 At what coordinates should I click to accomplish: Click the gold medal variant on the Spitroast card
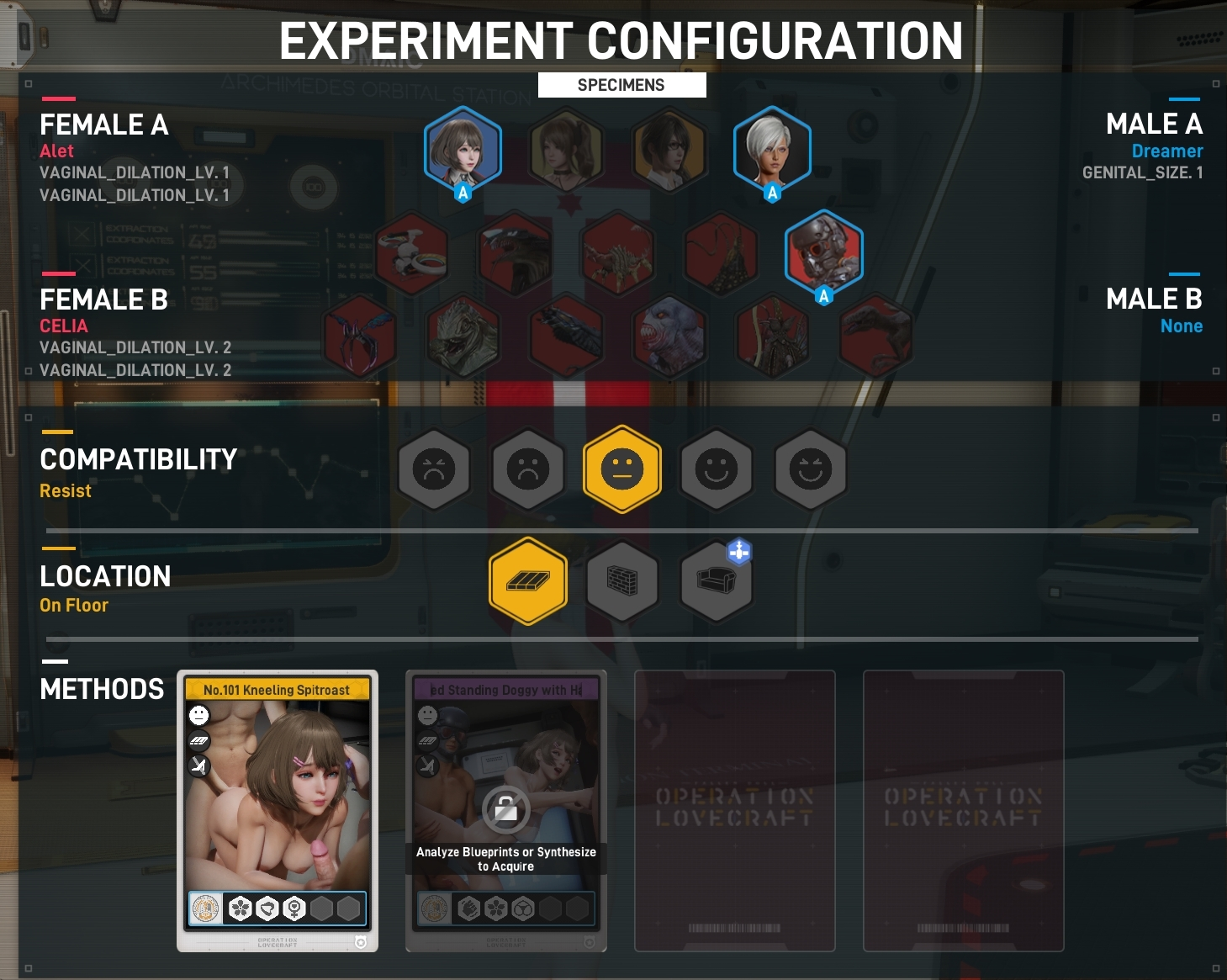pyautogui.click(x=206, y=908)
